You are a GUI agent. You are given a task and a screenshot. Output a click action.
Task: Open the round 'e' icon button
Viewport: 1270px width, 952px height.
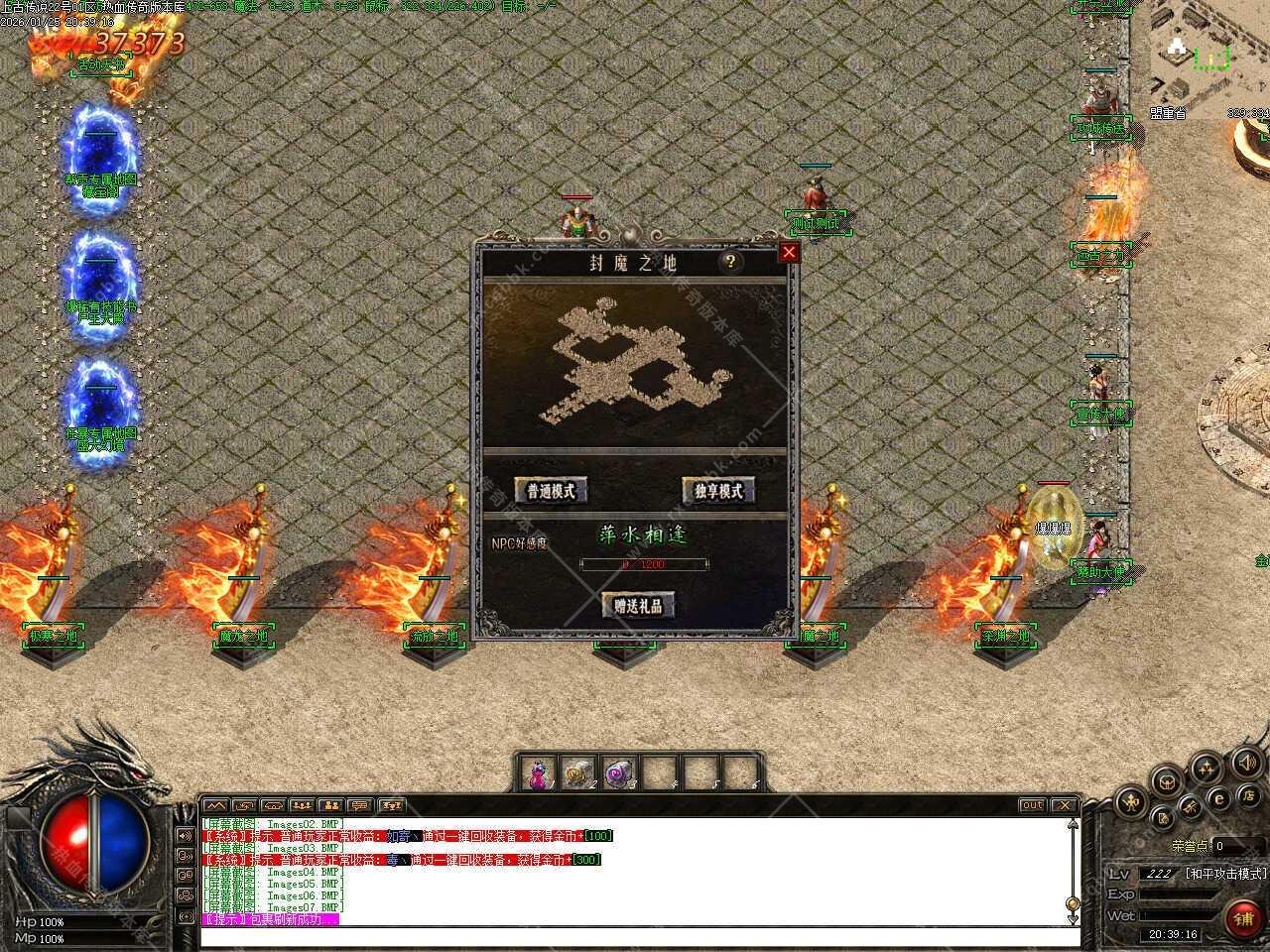pyautogui.click(x=1220, y=797)
